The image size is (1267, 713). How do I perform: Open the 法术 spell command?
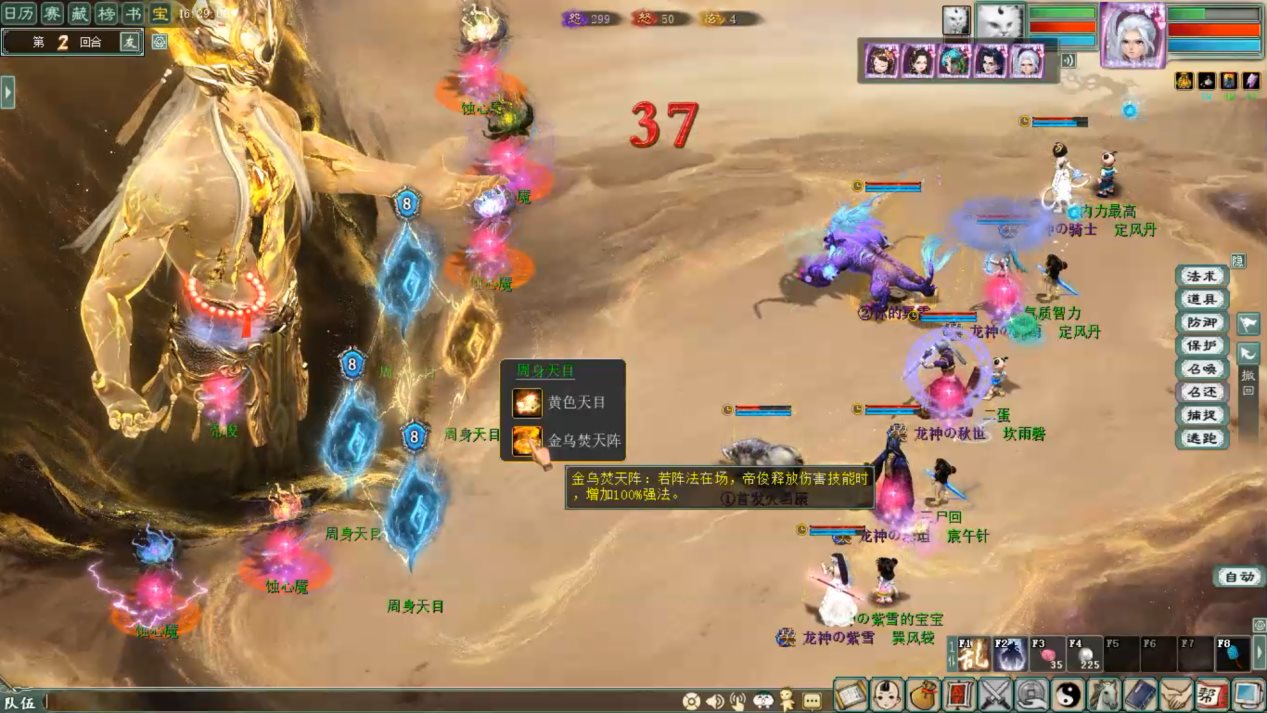pos(1201,277)
